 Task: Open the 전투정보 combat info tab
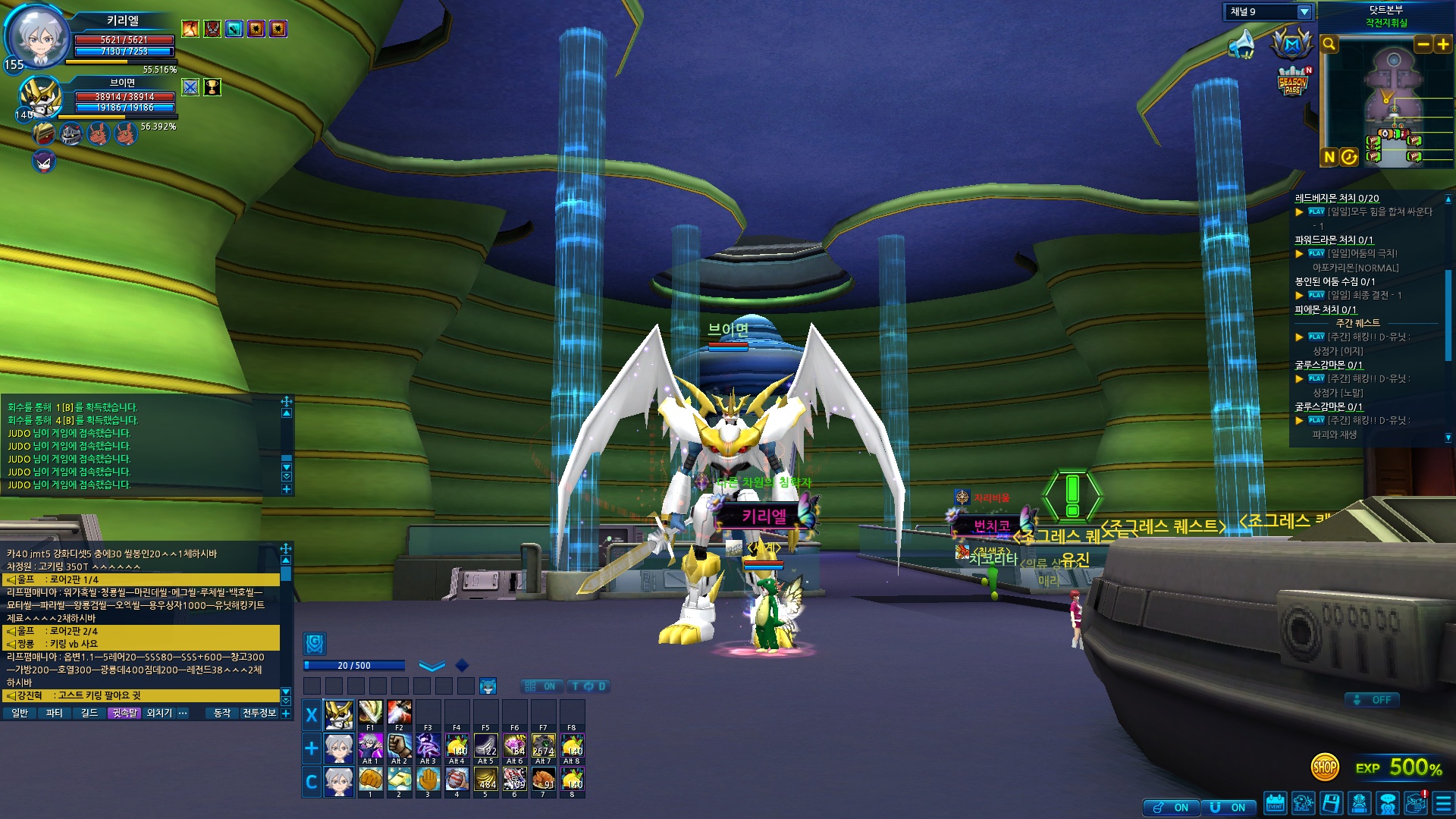coord(259,713)
